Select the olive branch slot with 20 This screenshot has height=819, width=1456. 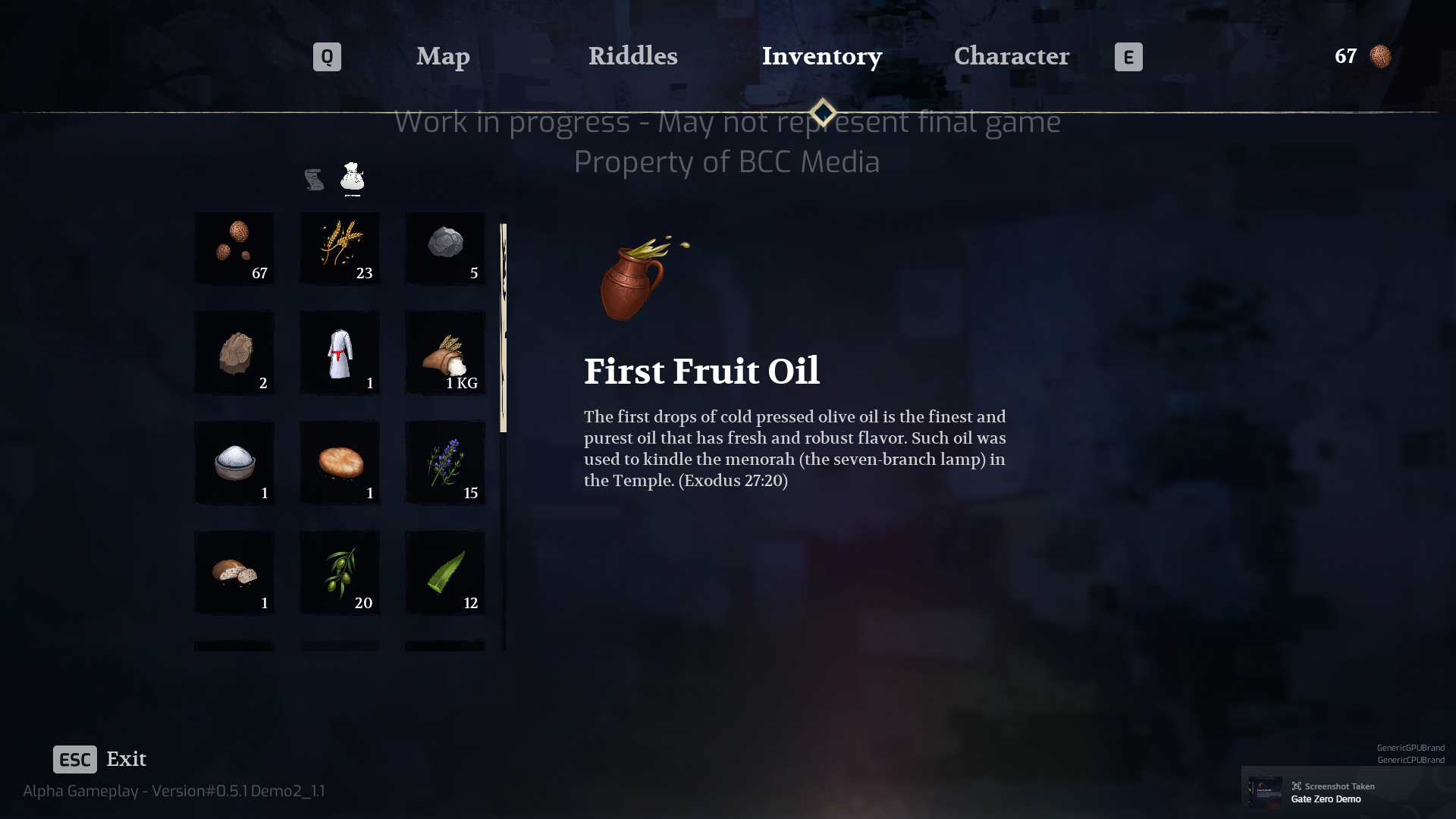[340, 573]
